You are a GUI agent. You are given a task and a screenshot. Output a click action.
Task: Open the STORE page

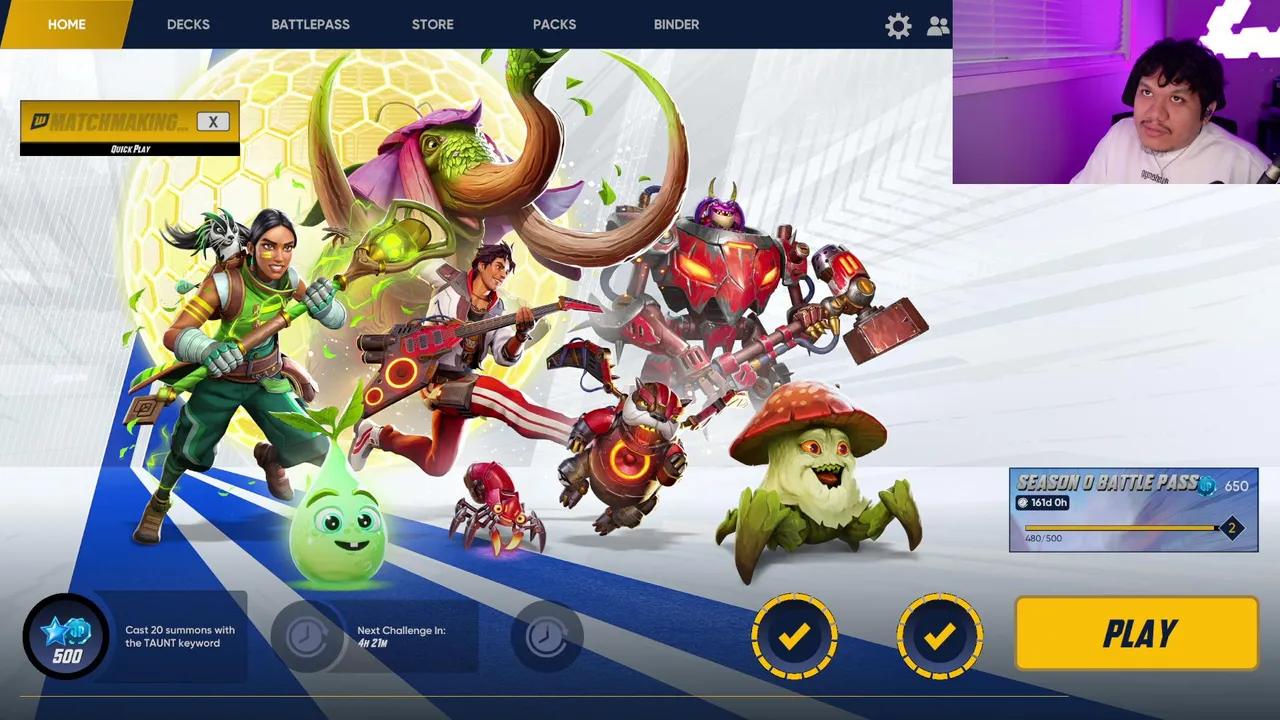point(432,24)
